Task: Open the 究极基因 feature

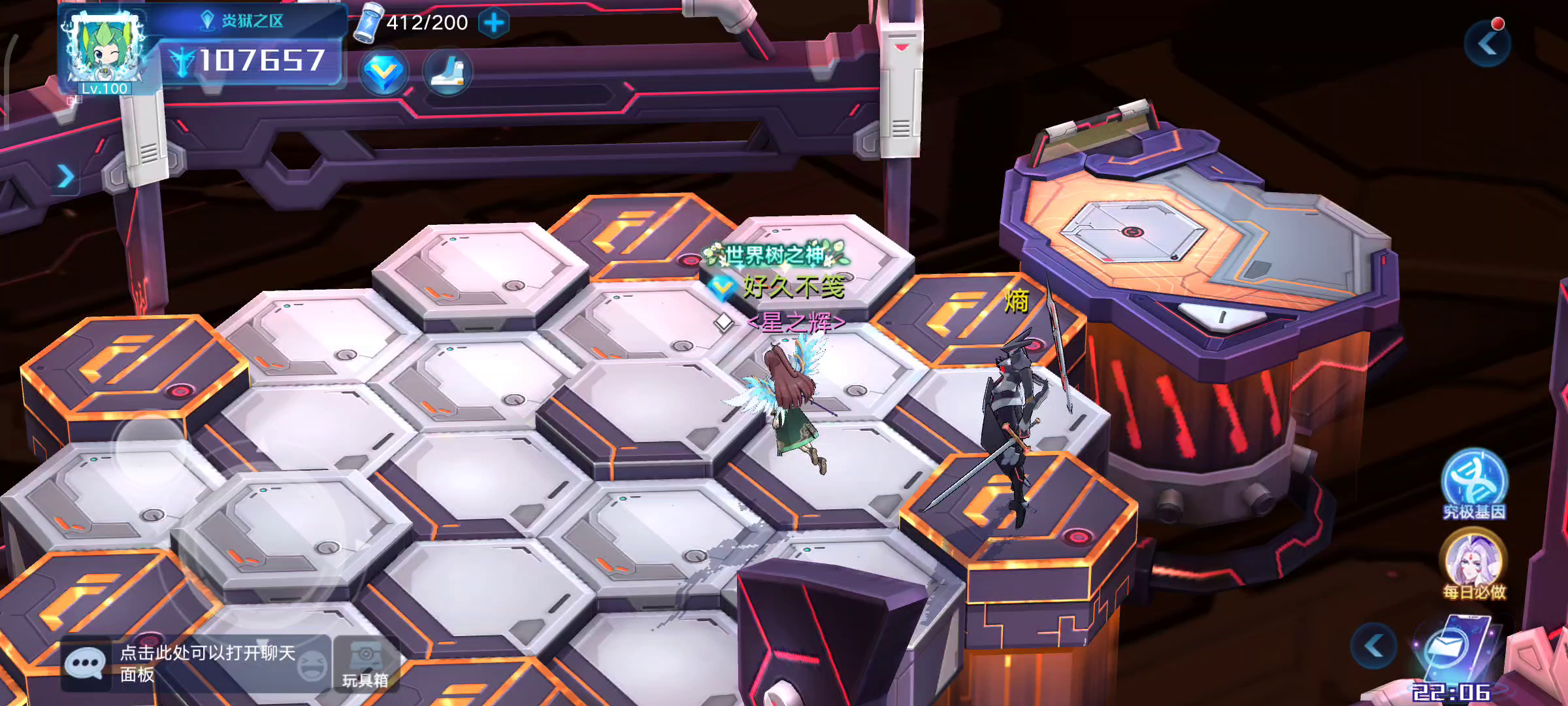Action: pyautogui.click(x=1474, y=484)
